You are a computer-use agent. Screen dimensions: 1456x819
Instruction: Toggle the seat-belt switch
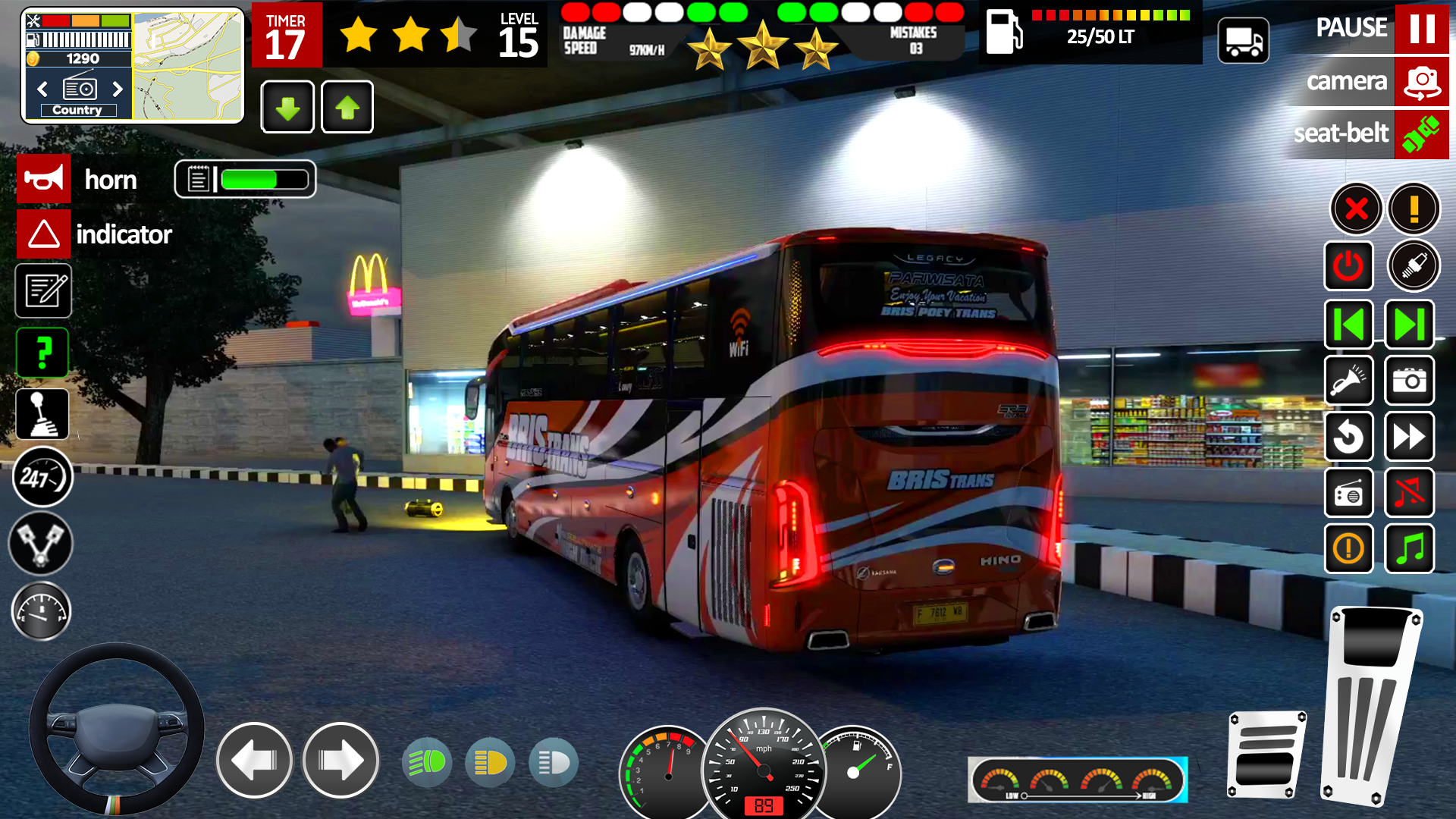[x=1421, y=134]
